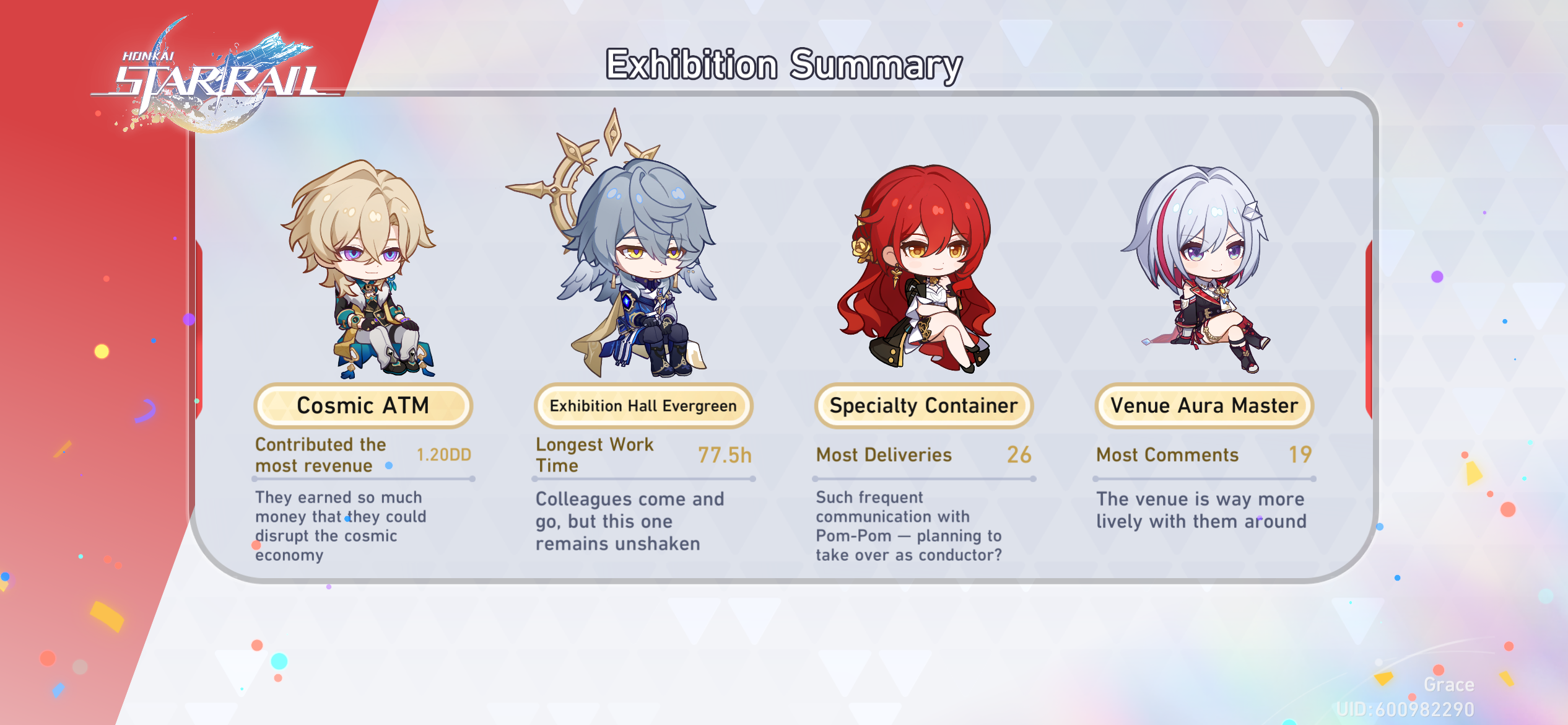Expand the Exhibition Hall Evergreen badge details
1568x725 pixels.
[643, 406]
